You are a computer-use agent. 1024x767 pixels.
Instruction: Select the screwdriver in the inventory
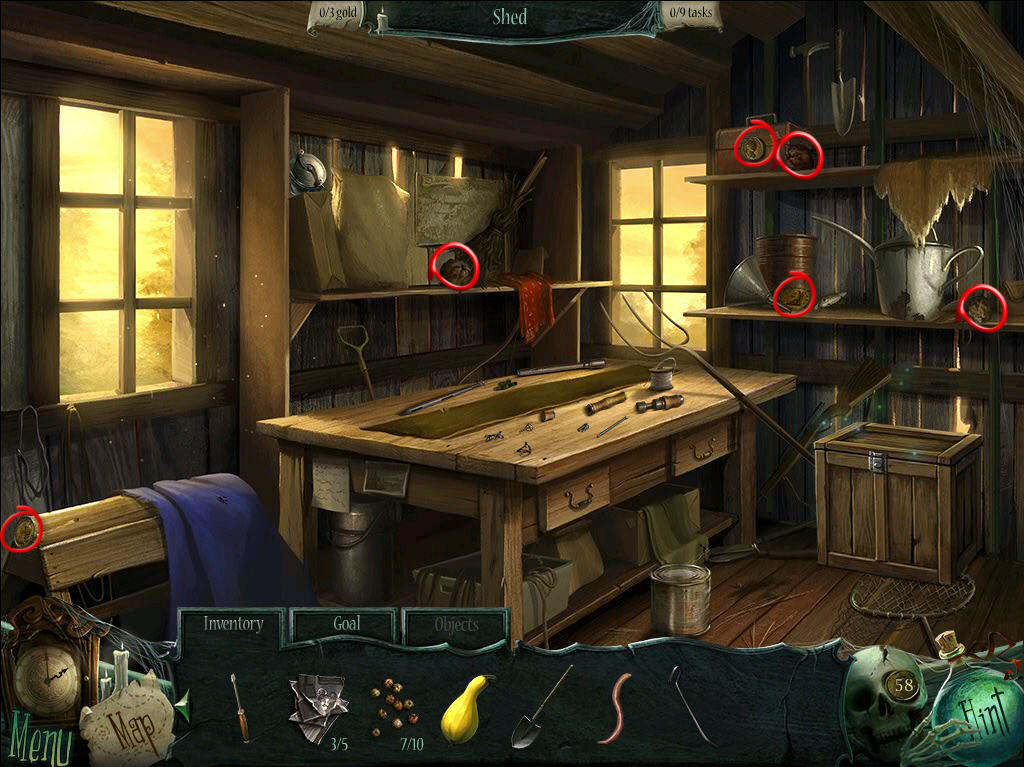[240, 707]
